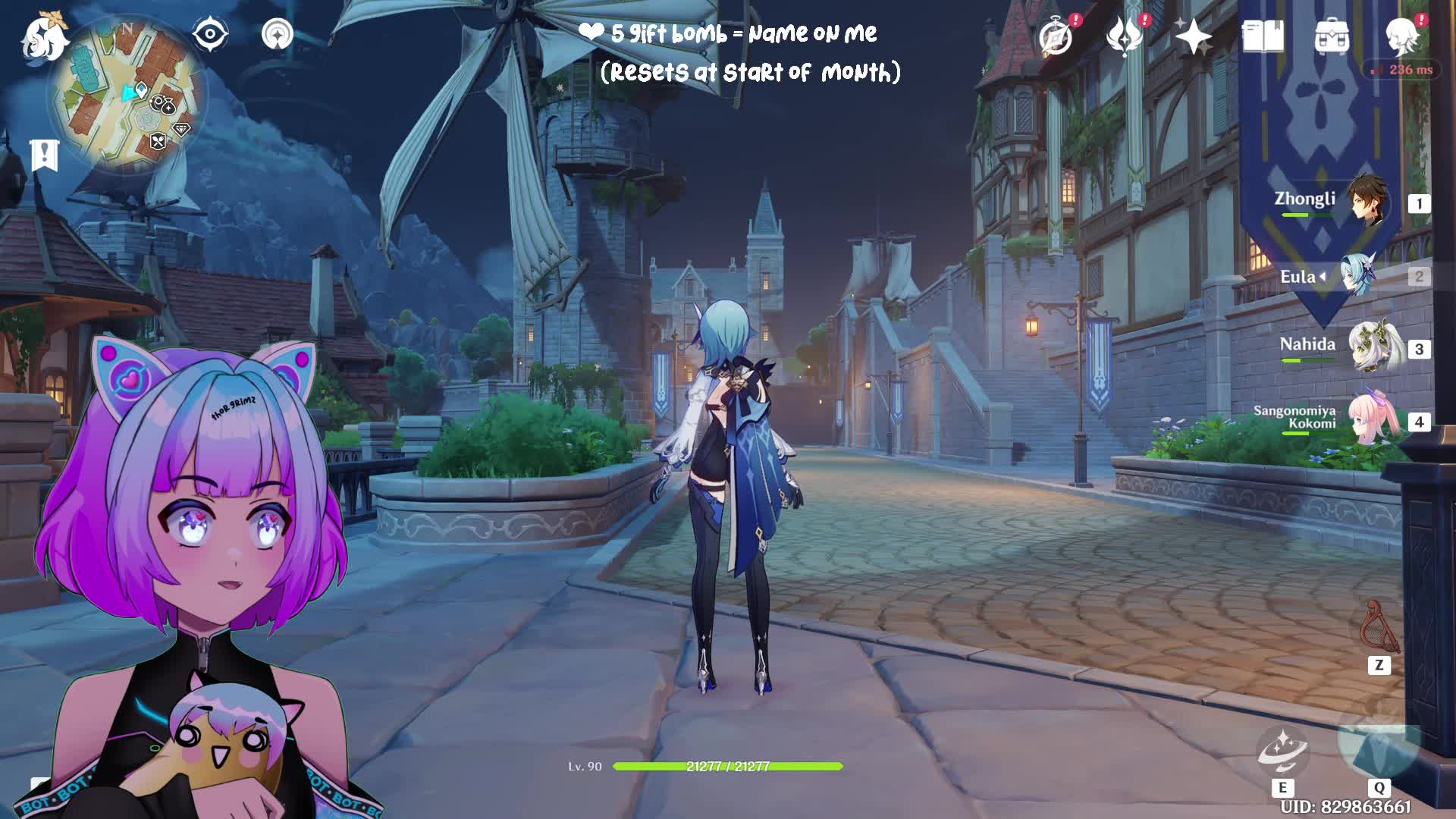The height and width of the screenshot is (819, 1456).
Task: Activate Eula's elemental skill icon
Action: [1282, 751]
